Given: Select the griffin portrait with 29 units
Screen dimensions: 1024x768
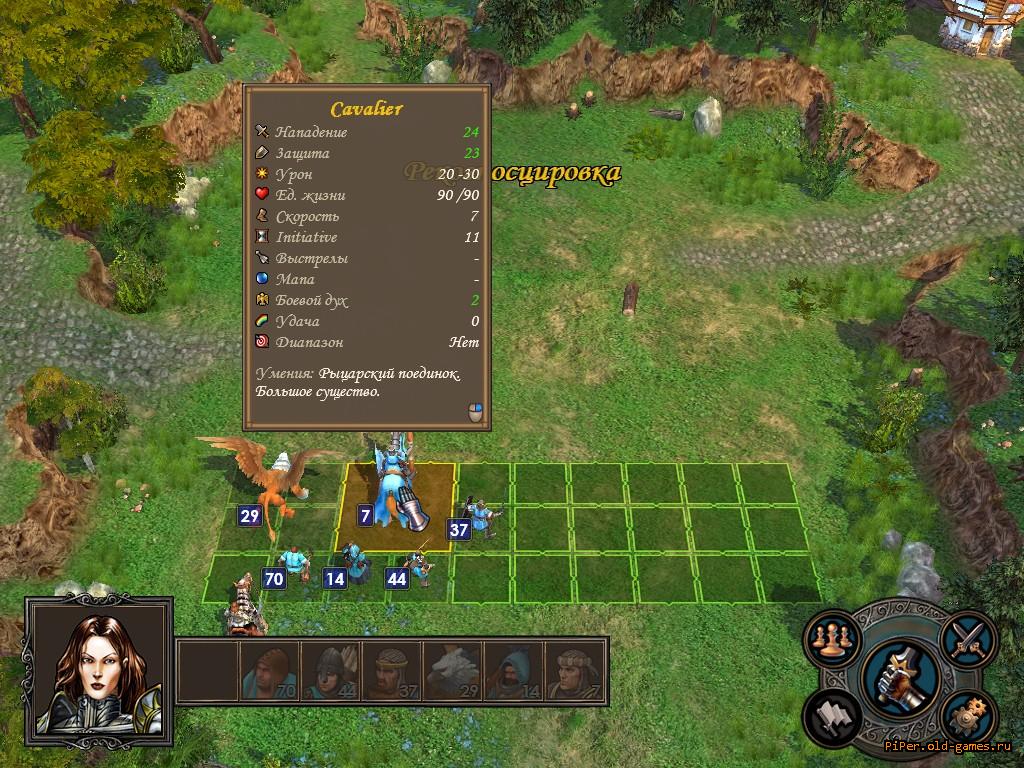Looking at the screenshot, I should point(452,670).
